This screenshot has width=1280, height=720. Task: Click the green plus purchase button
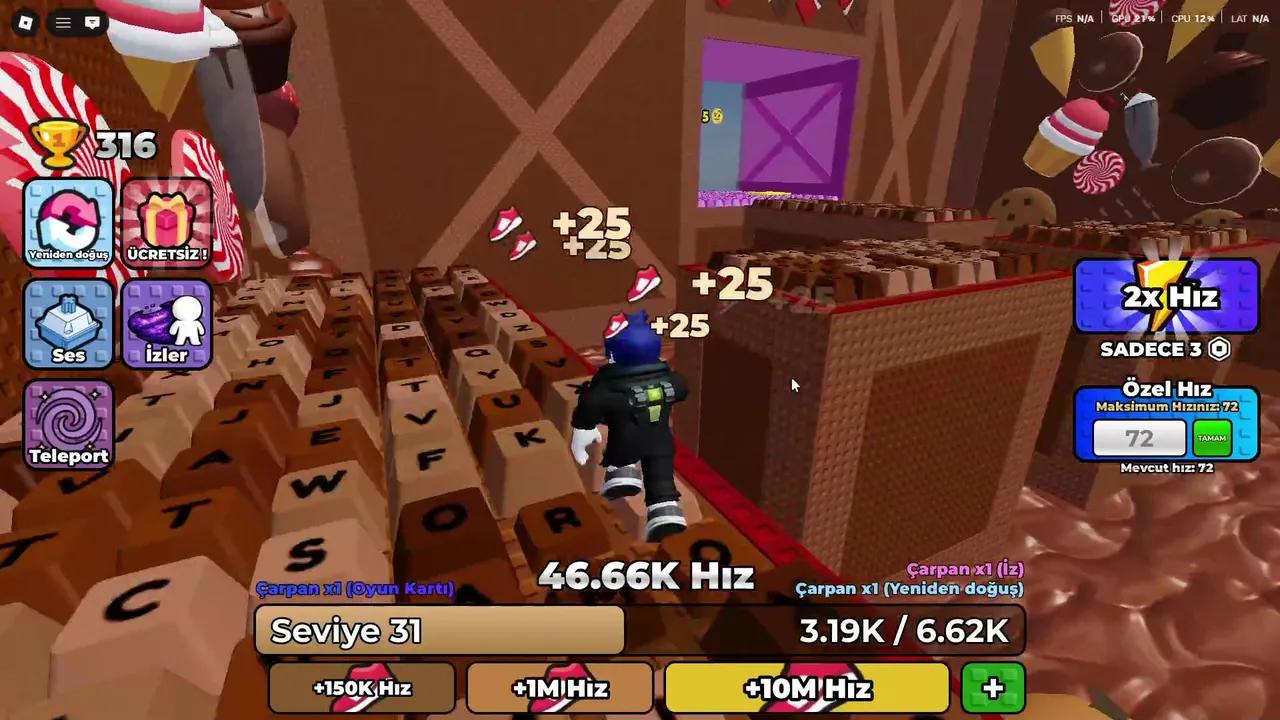[991, 688]
